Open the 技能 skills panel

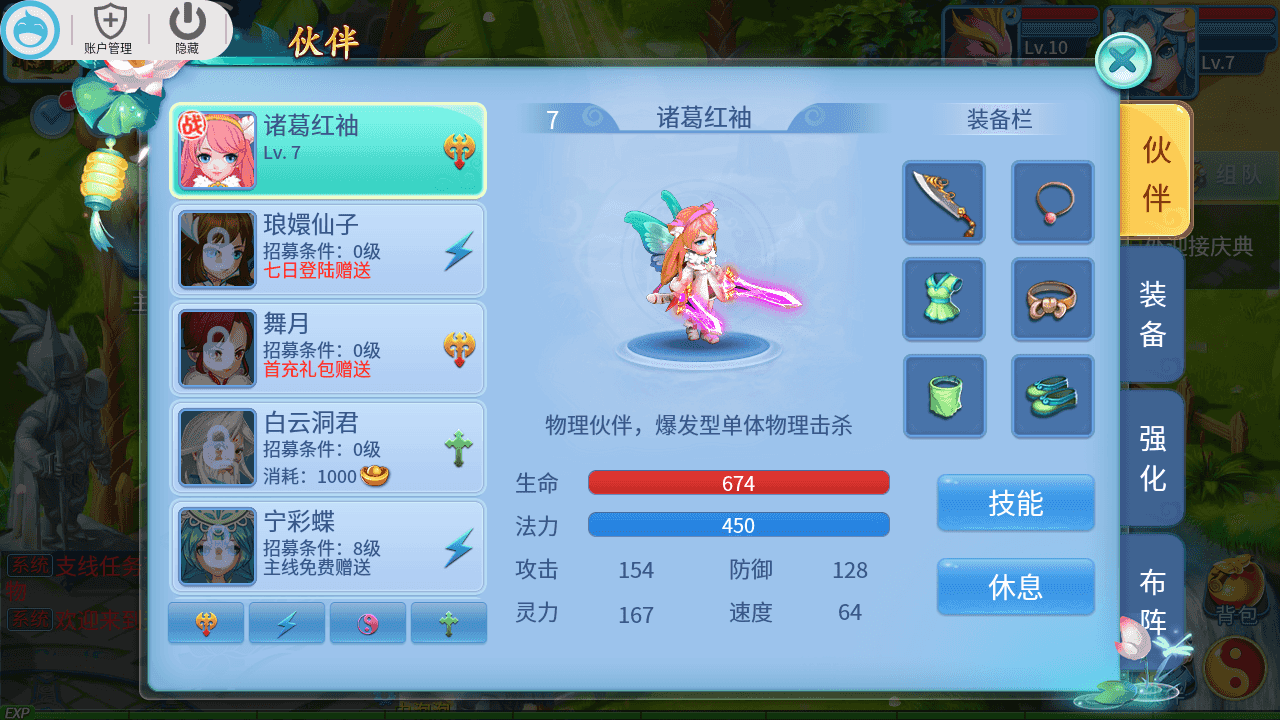pyautogui.click(x=1016, y=503)
